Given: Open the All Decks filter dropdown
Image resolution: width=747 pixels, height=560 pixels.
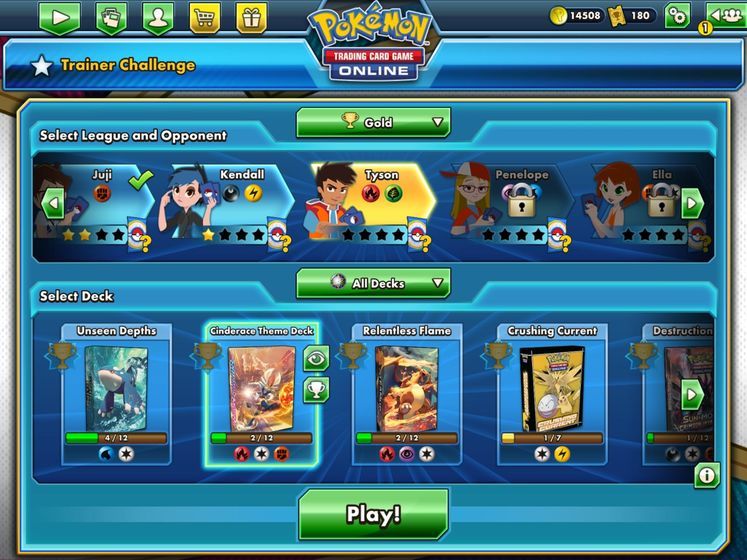Looking at the screenshot, I should pos(373,283).
